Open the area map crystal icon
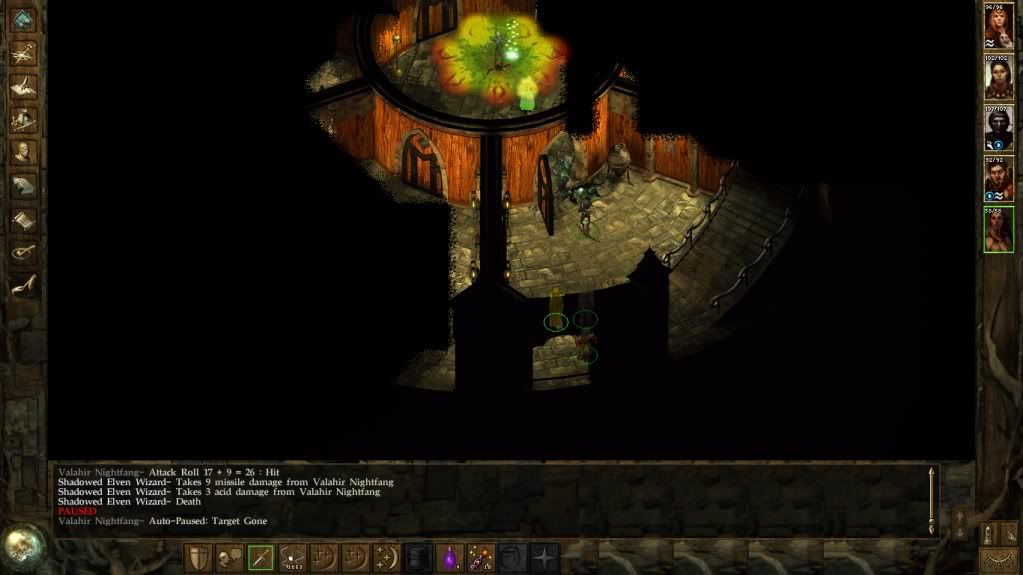 pos(22,20)
